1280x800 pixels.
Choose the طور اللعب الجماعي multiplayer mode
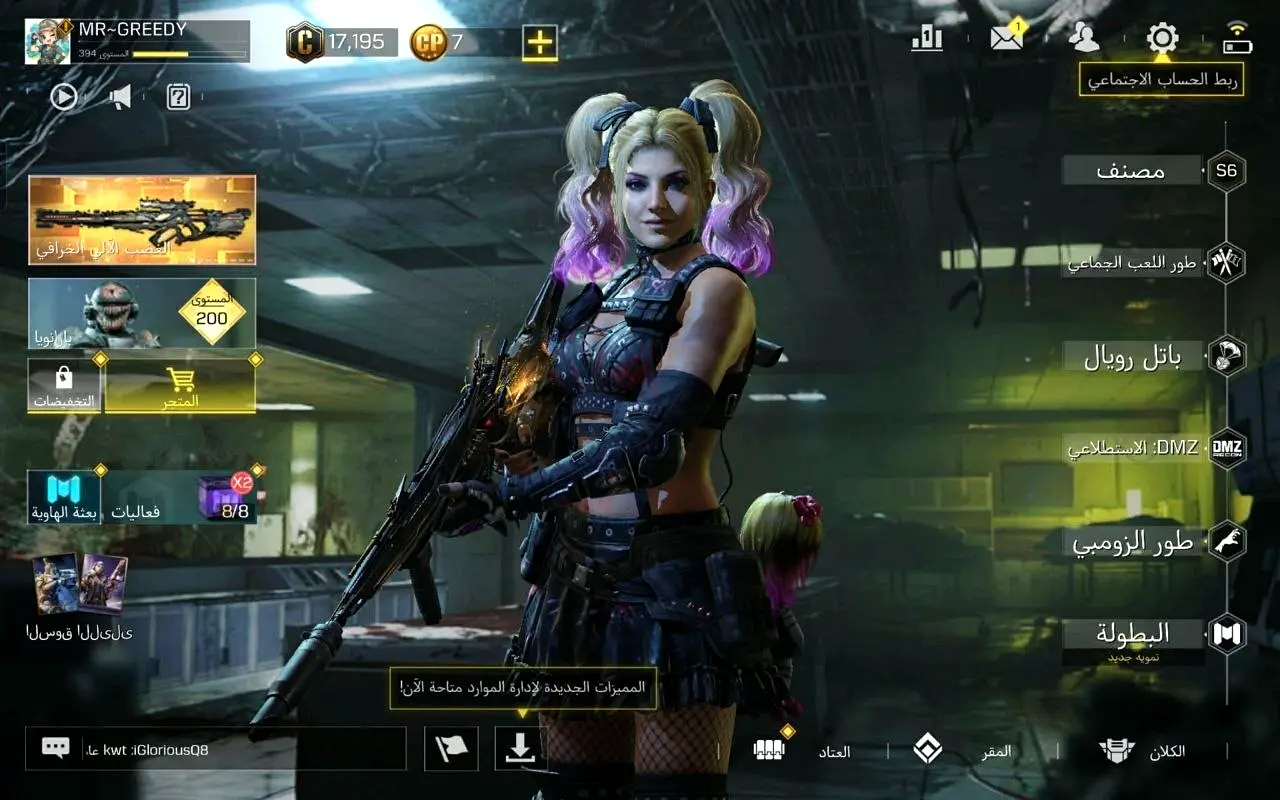(1133, 263)
